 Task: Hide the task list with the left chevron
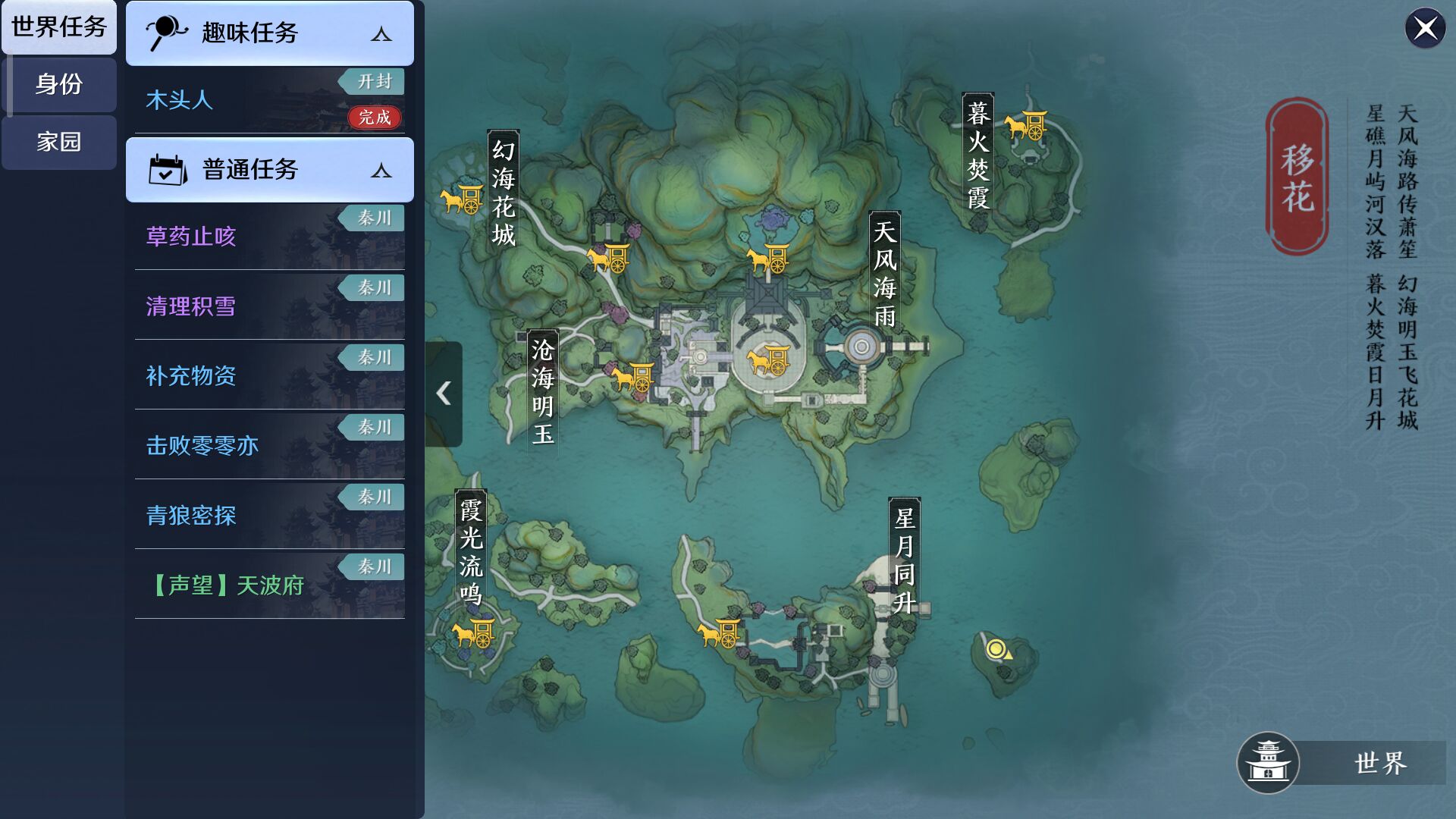[x=444, y=393]
